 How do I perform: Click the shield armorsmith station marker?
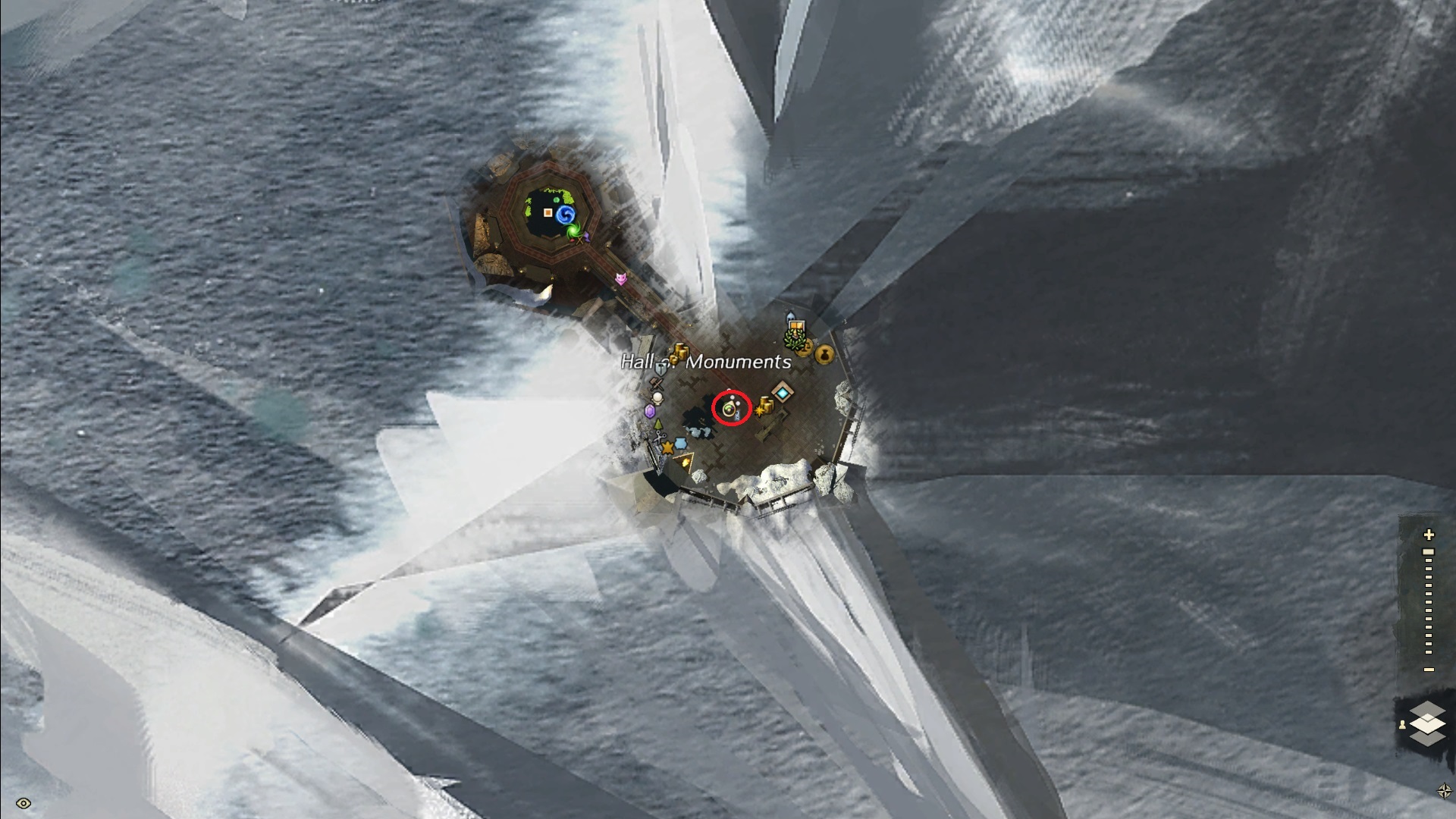coord(661,369)
